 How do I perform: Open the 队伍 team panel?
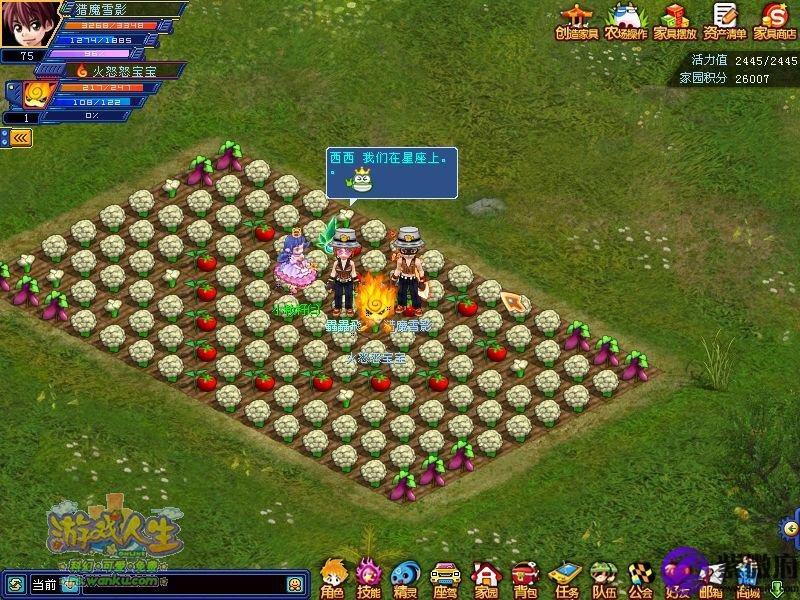tap(604, 578)
